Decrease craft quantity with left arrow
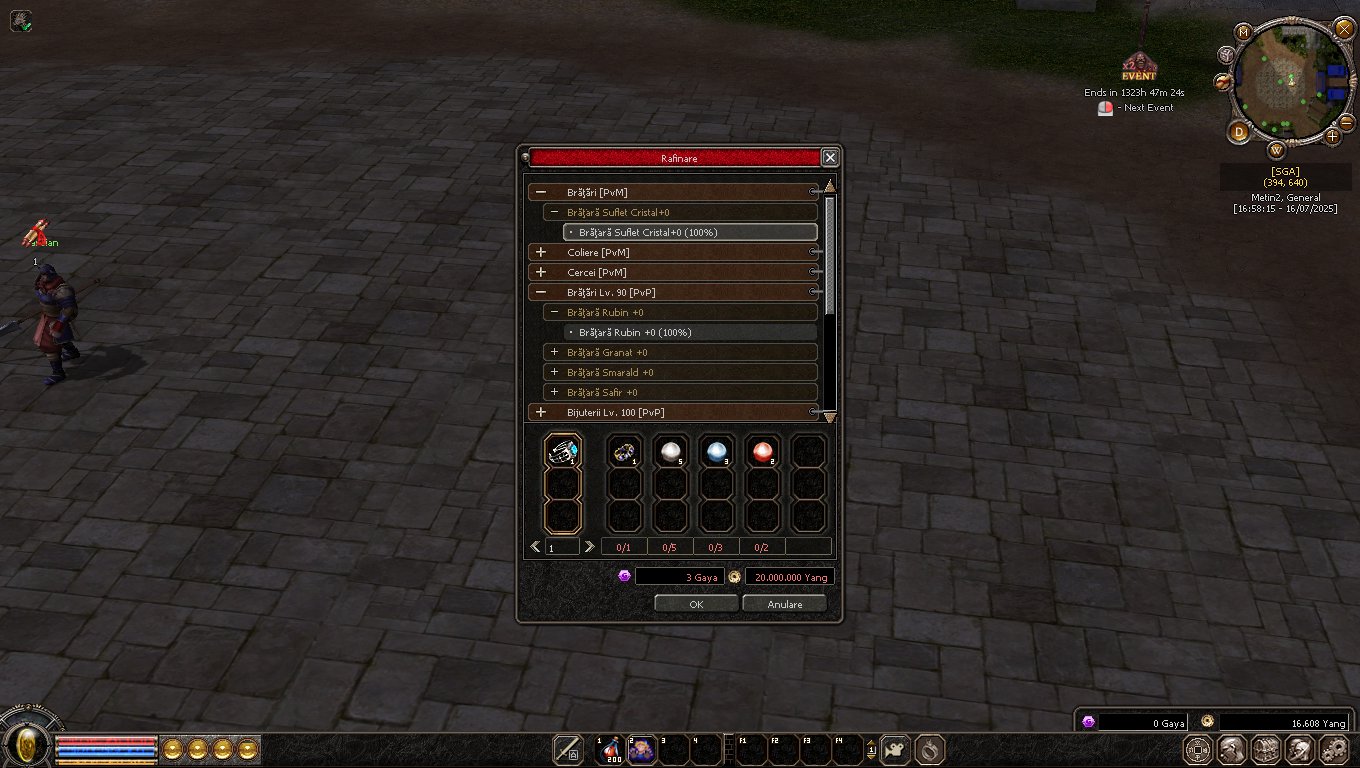The image size is (1360, 768). 536,546
